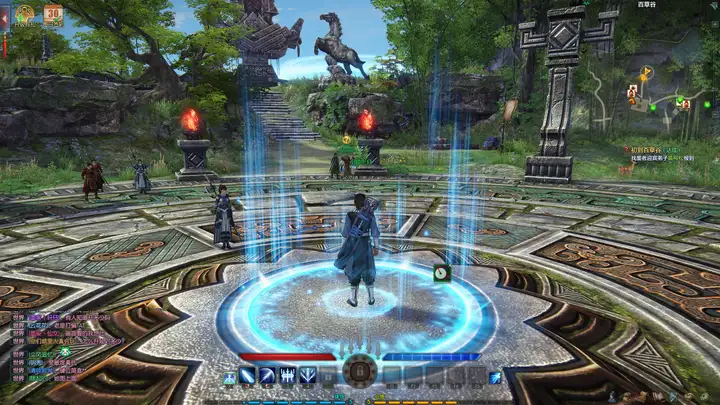This screenshot has width=720, height=405.
Task: Click the green clock buff icon
Action: click(x=441, y=272)
